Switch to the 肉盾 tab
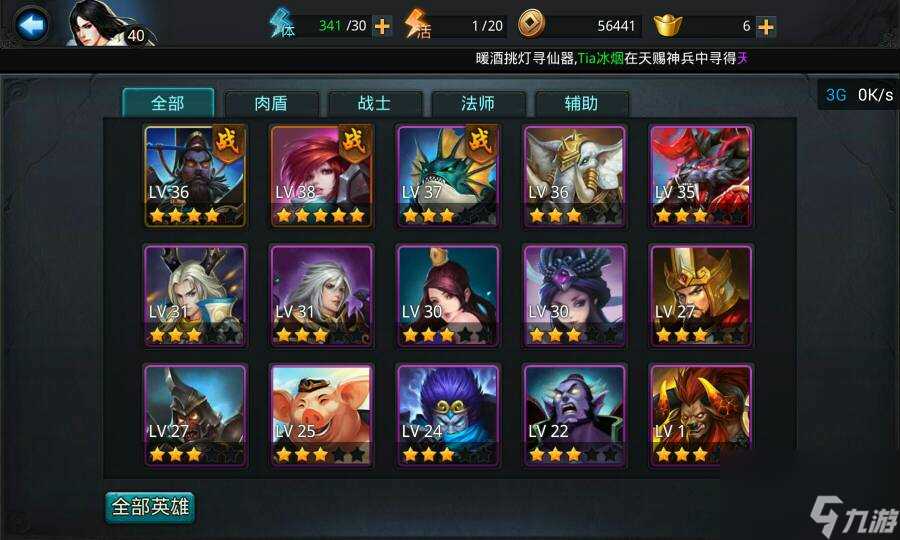This screenshot has width=900, height=540. pyautogui.click(x=272, y=103)
